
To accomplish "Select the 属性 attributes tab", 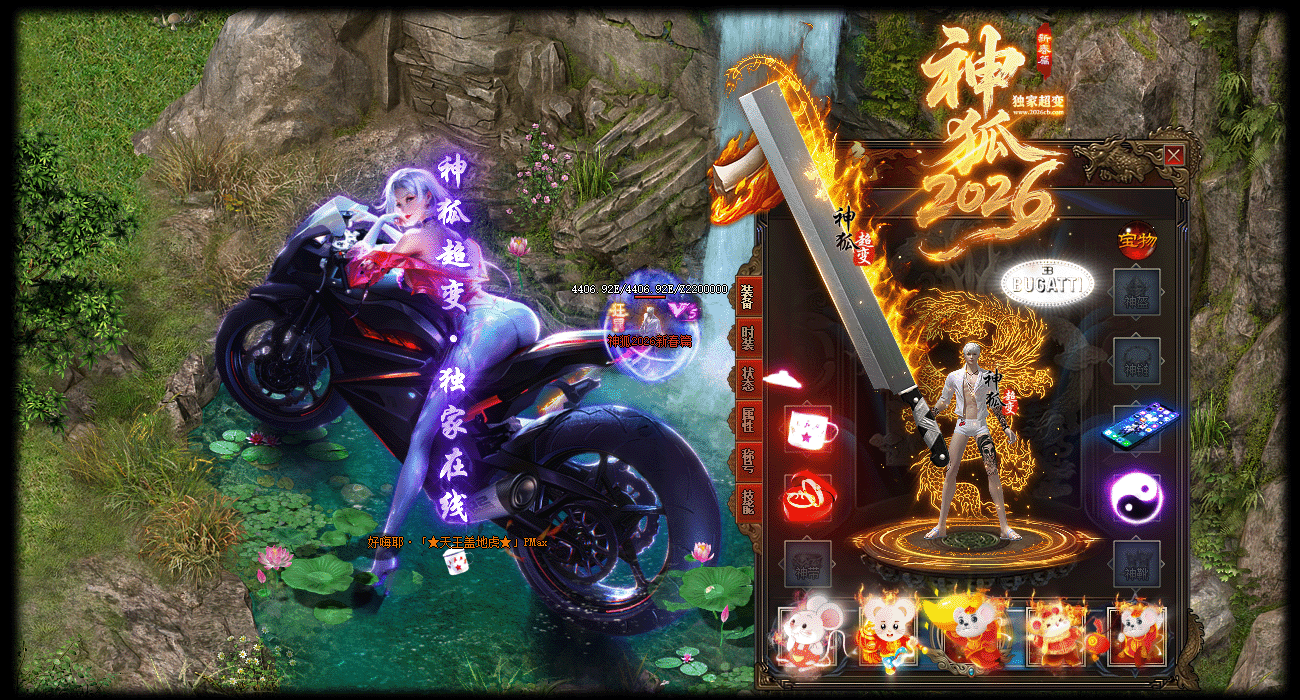I will click(x=748, y=420).
